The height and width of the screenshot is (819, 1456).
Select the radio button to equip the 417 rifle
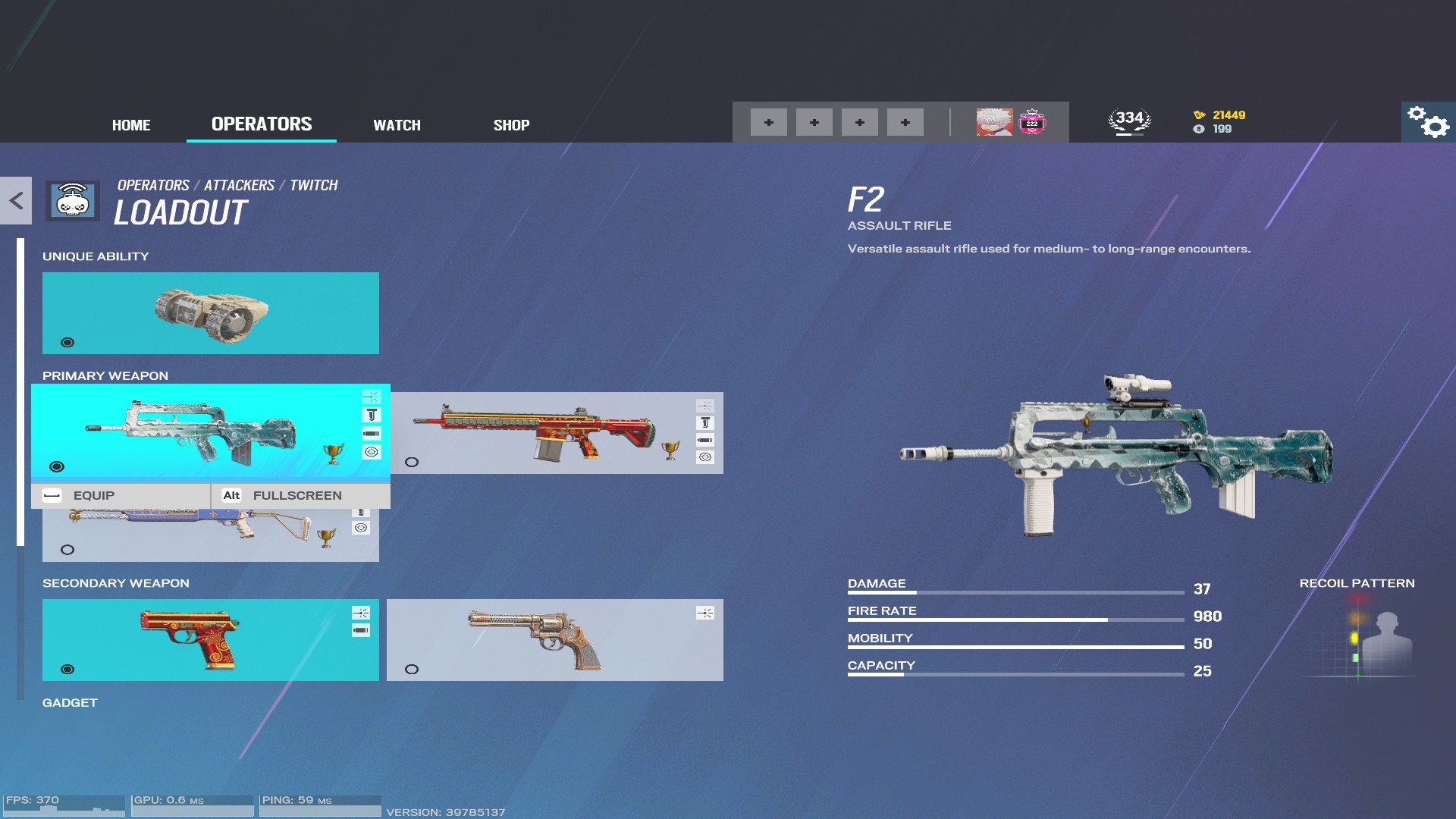(x=412, y=463)
